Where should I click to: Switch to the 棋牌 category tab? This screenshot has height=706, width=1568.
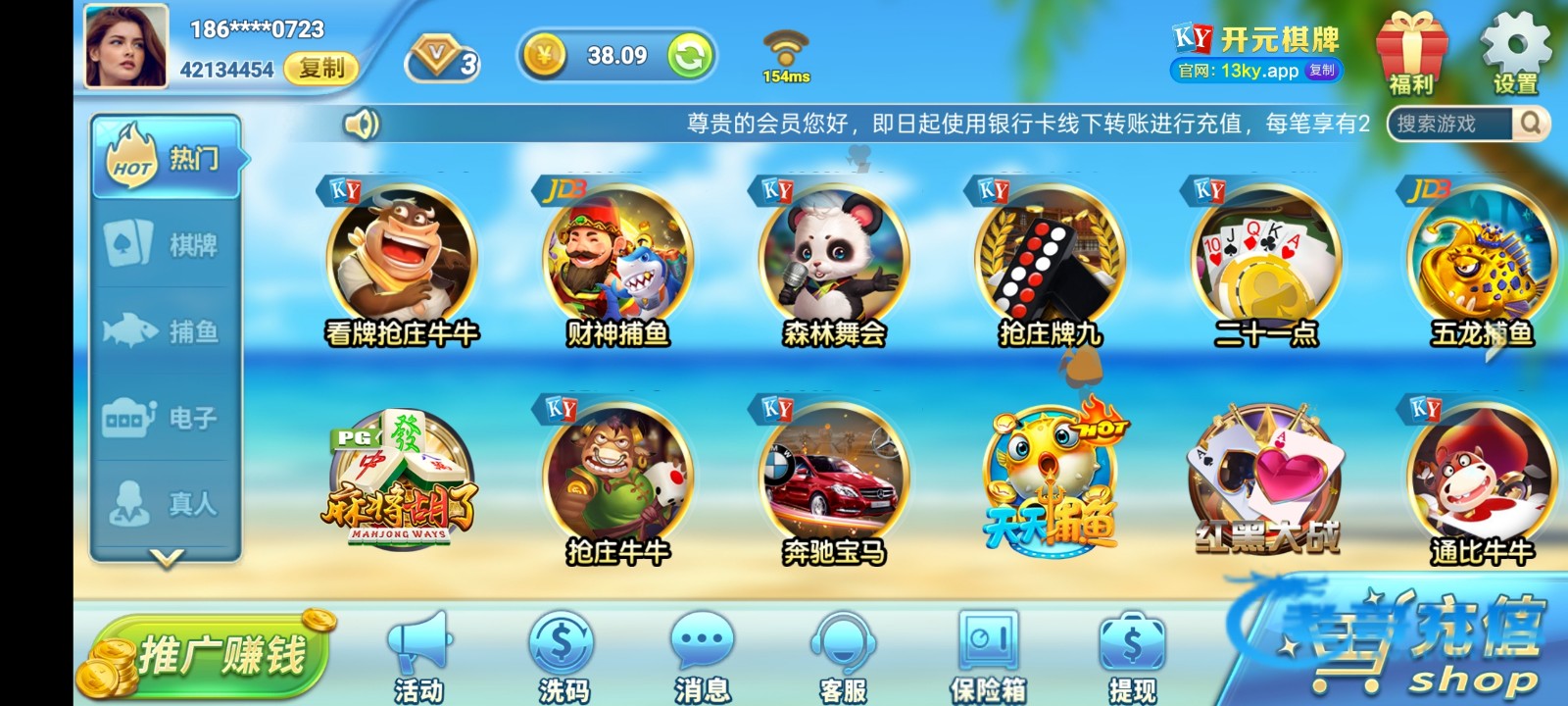[167, 244]
